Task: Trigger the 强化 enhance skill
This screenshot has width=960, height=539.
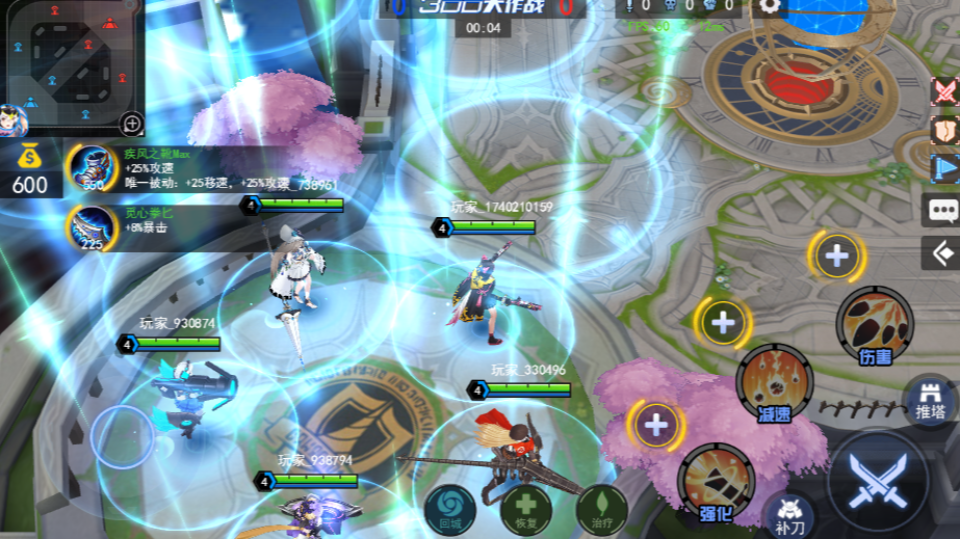Action: [x=716, y=480]
